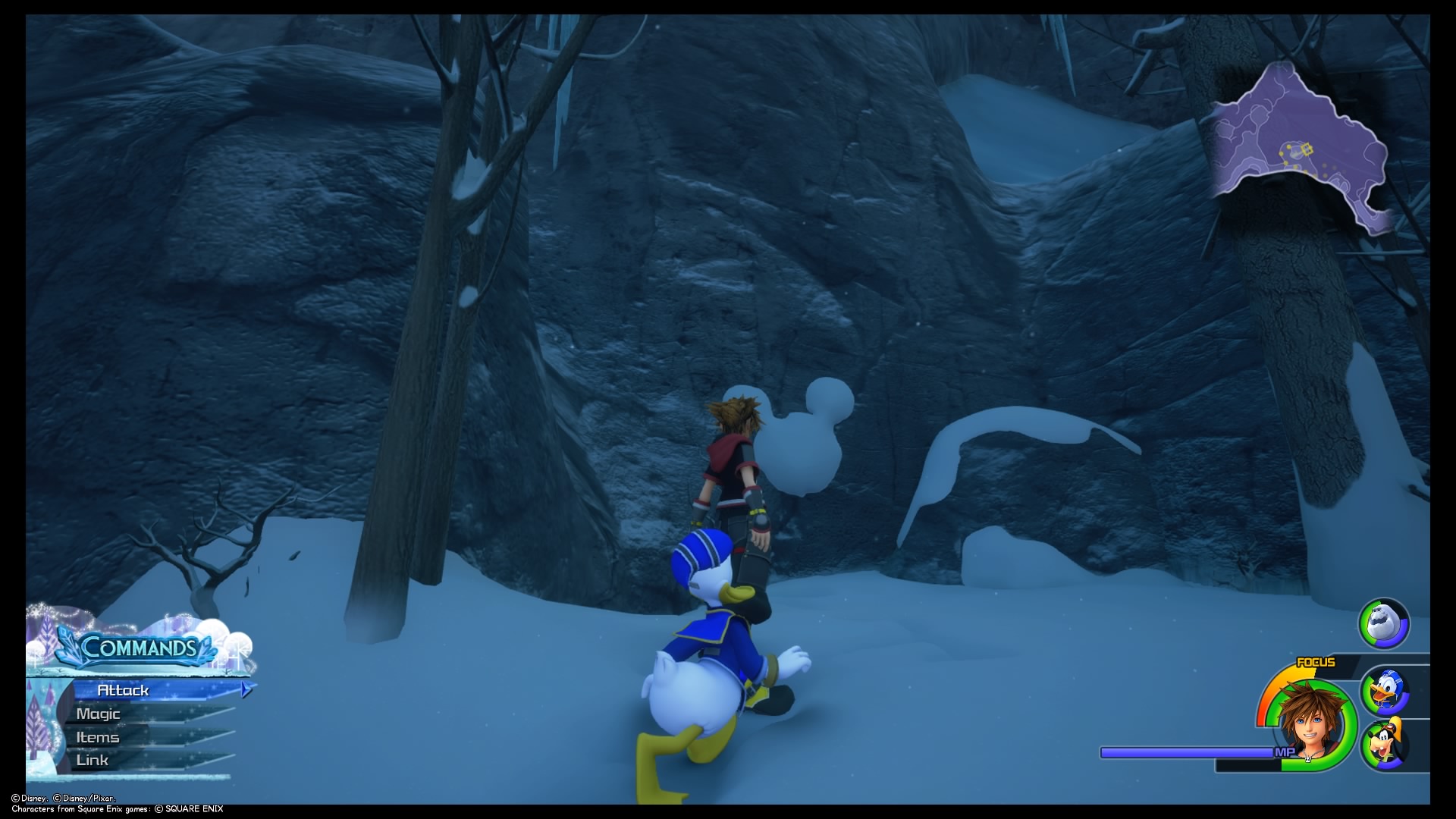Toggle the highlighted Attack command

click(124, 690)
